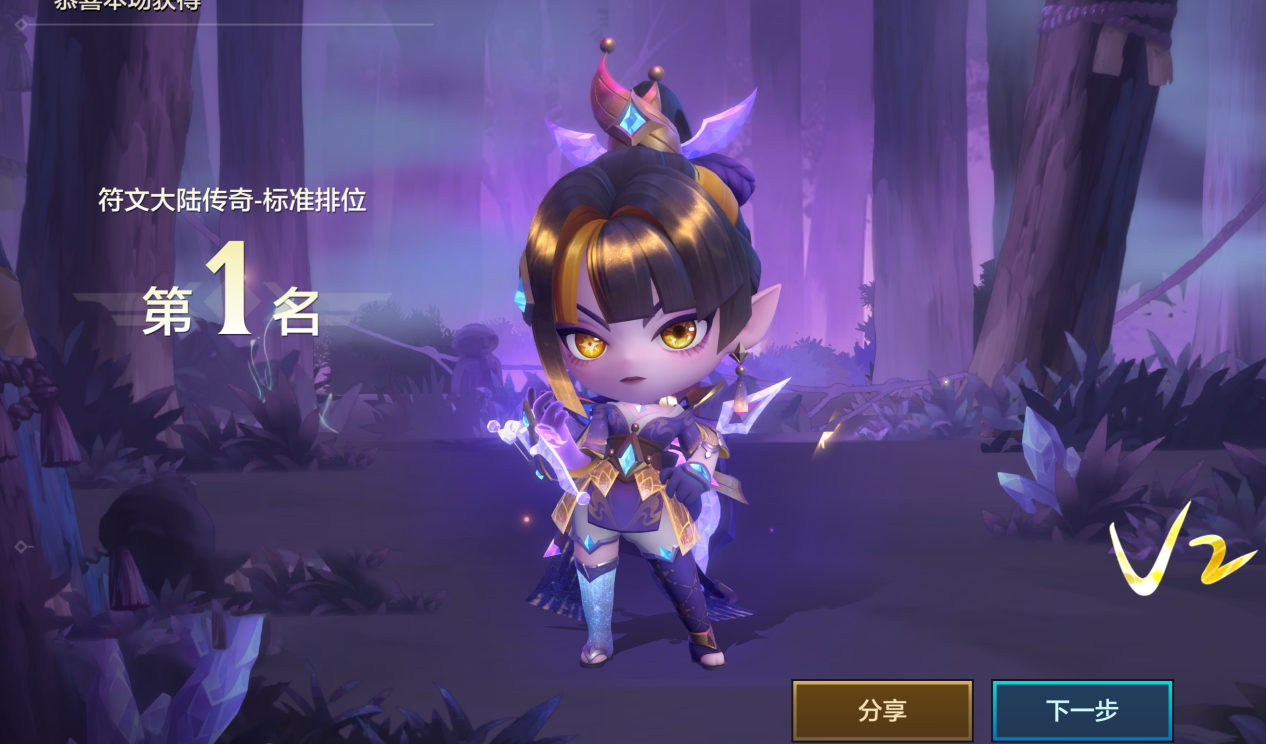Viewport: 1266px width, 744px height.
Task: Click the 分享 share button
Action: point(882,711)
